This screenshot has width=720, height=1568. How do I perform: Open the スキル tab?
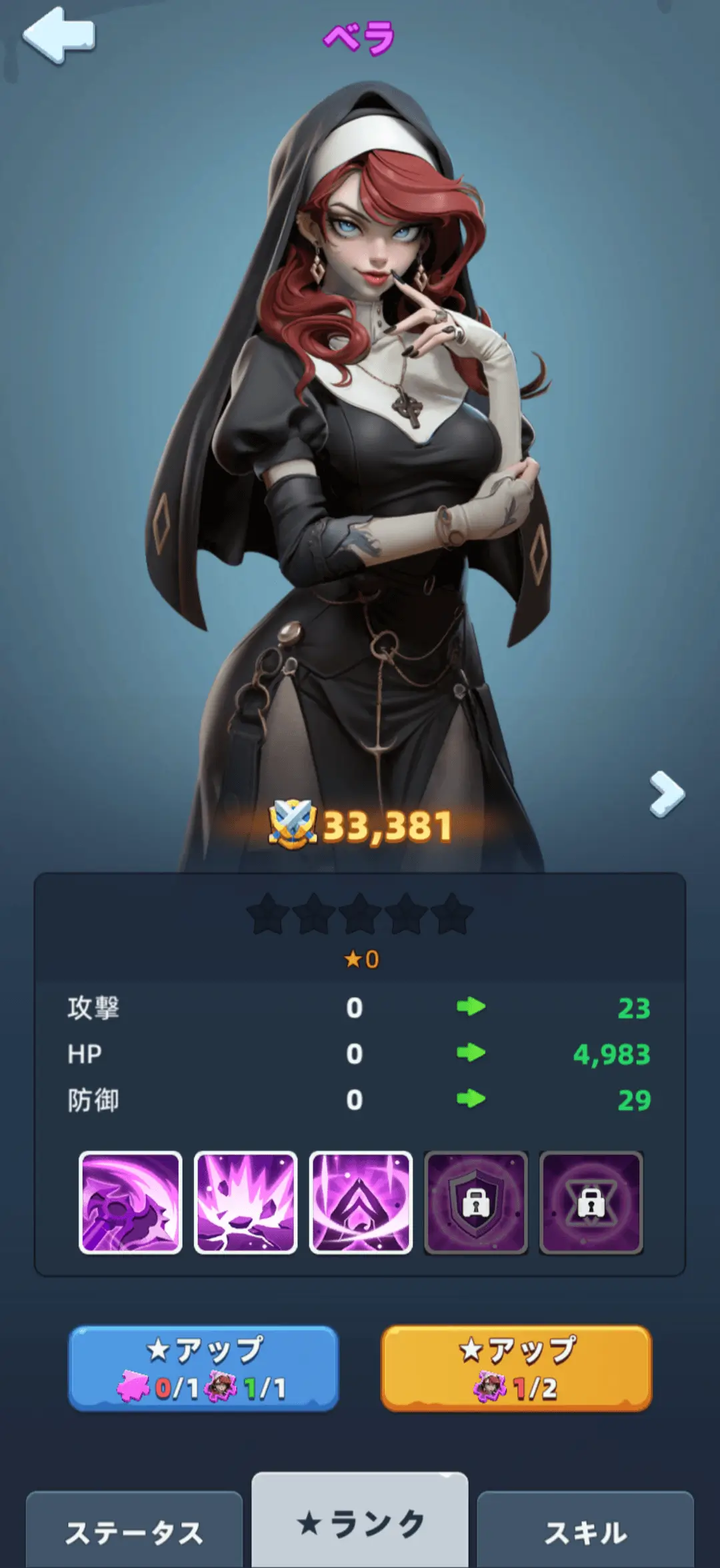coord(585,1532)
